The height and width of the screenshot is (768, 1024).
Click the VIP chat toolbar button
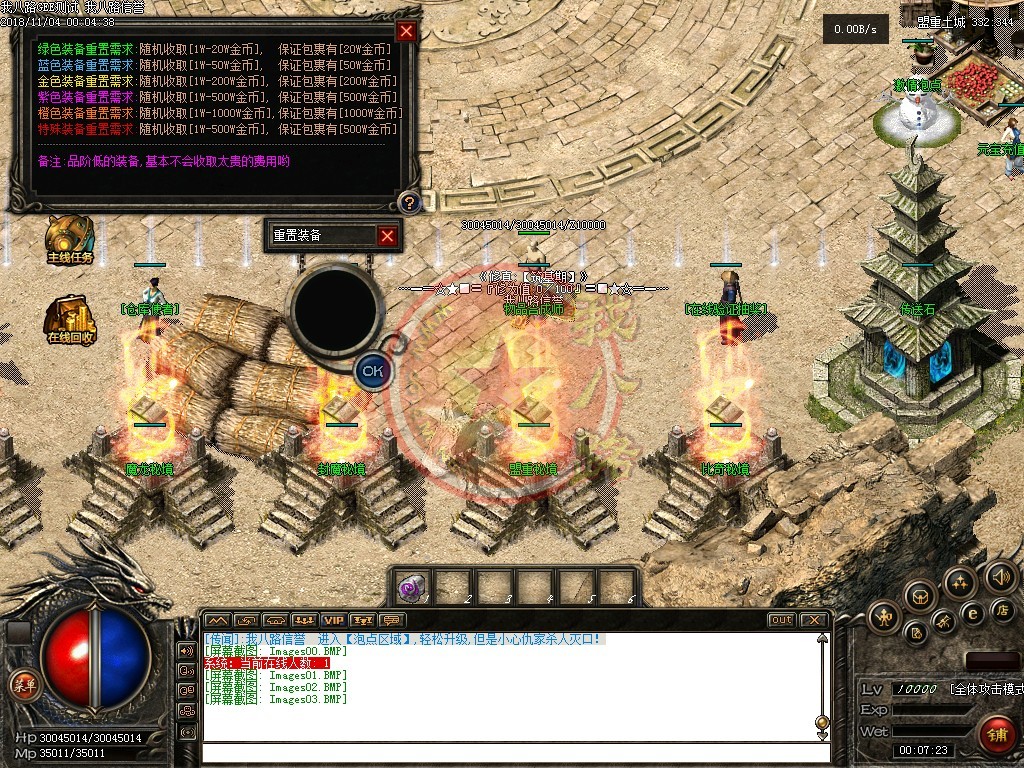coord(332,620)
